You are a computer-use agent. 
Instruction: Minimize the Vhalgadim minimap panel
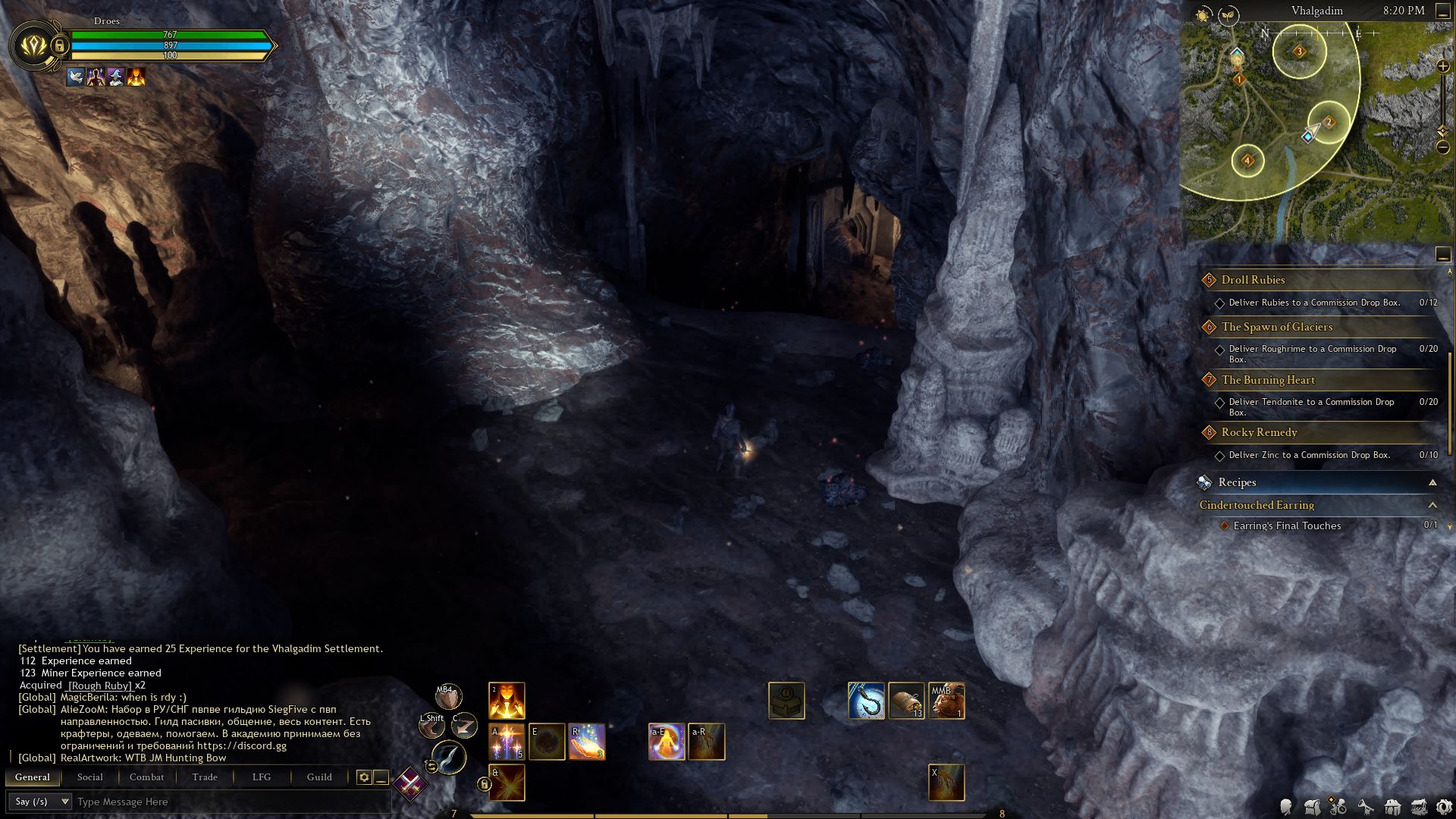coord(1443,11)
